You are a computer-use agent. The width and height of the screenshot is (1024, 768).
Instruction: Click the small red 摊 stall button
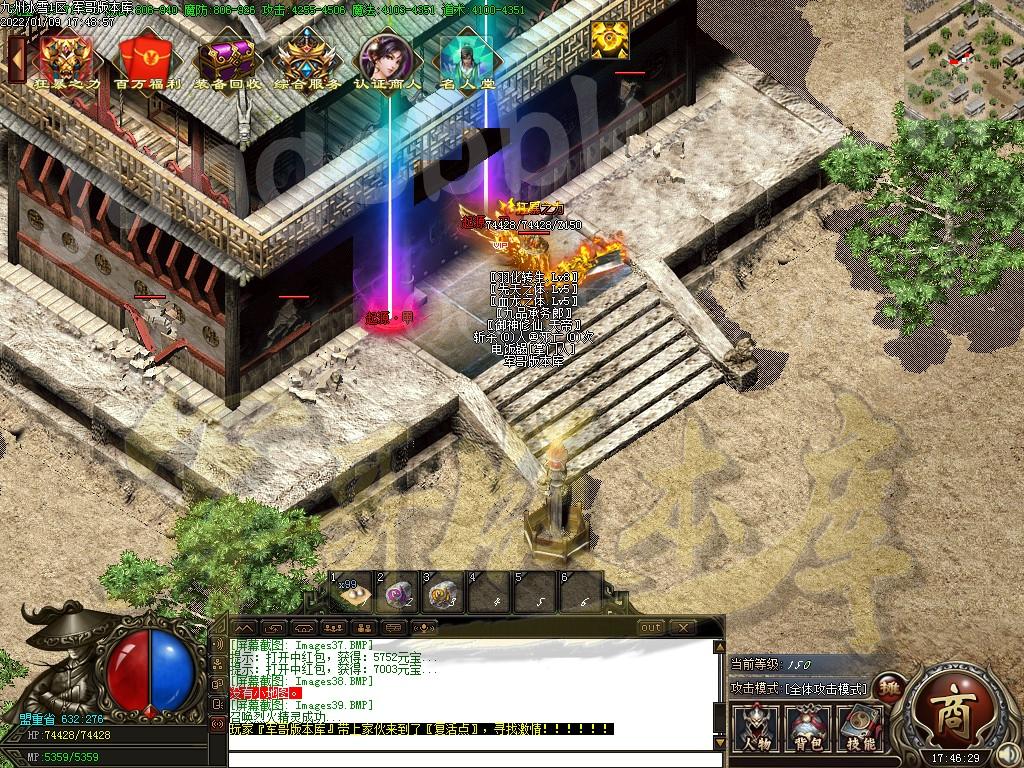coord(886,687)
